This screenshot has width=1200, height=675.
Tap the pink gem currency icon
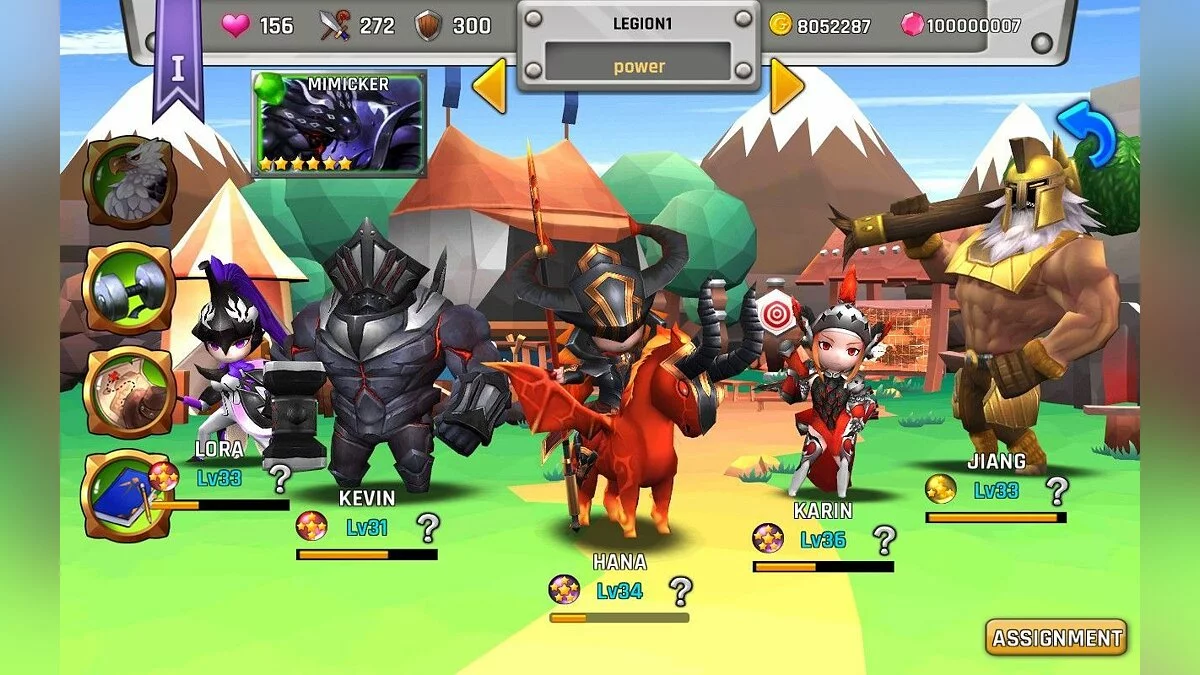[x=912, y=25]
